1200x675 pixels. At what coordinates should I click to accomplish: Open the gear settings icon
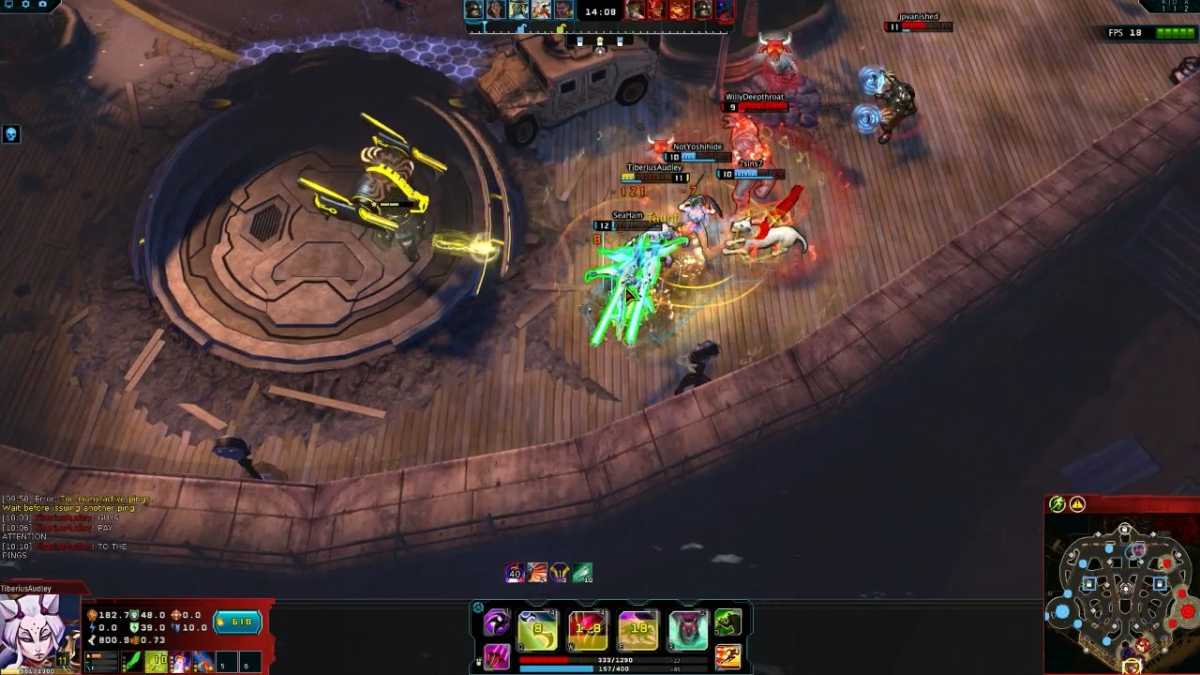[x=26, y=5]
